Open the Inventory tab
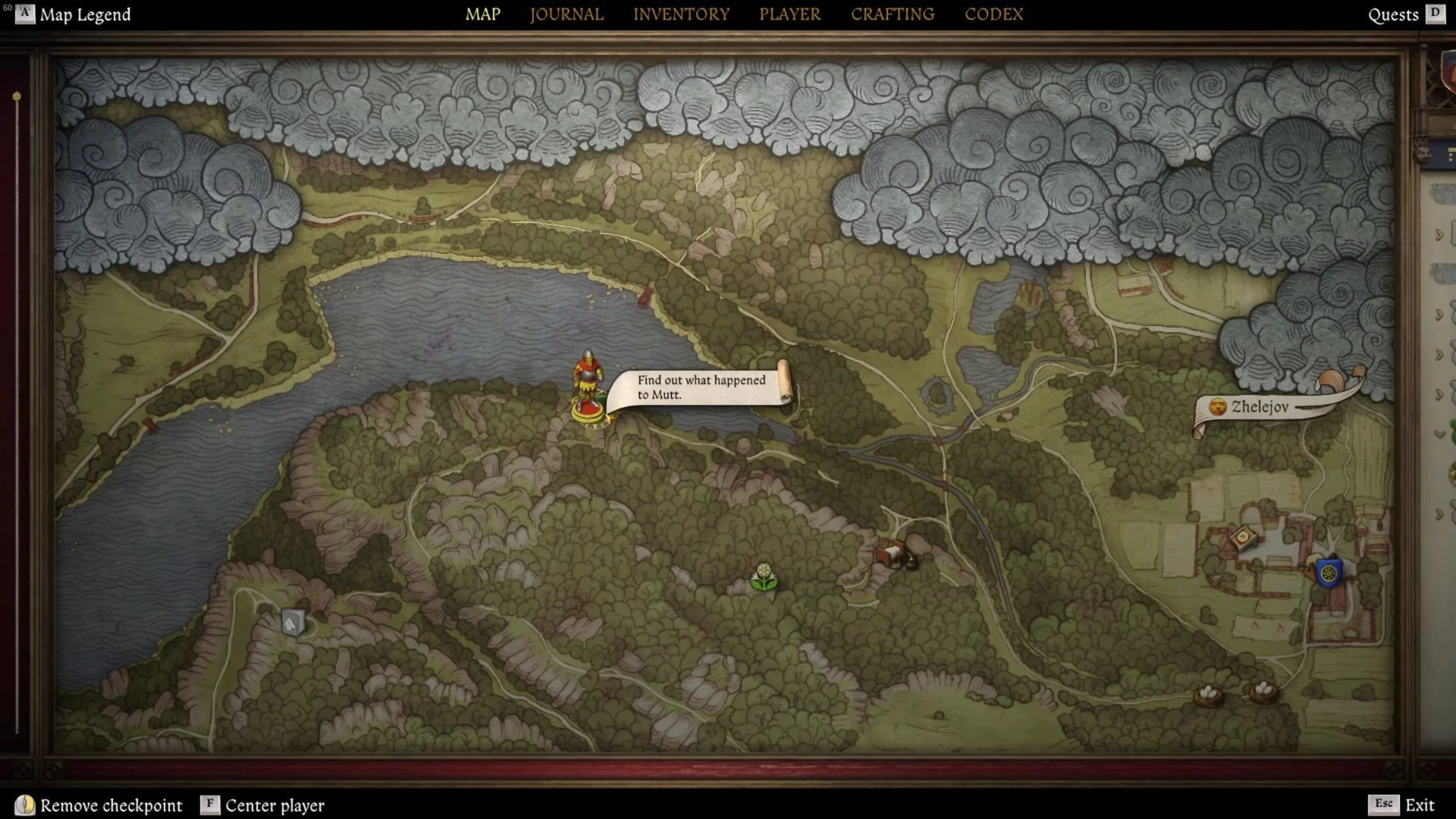 [681, 14]
